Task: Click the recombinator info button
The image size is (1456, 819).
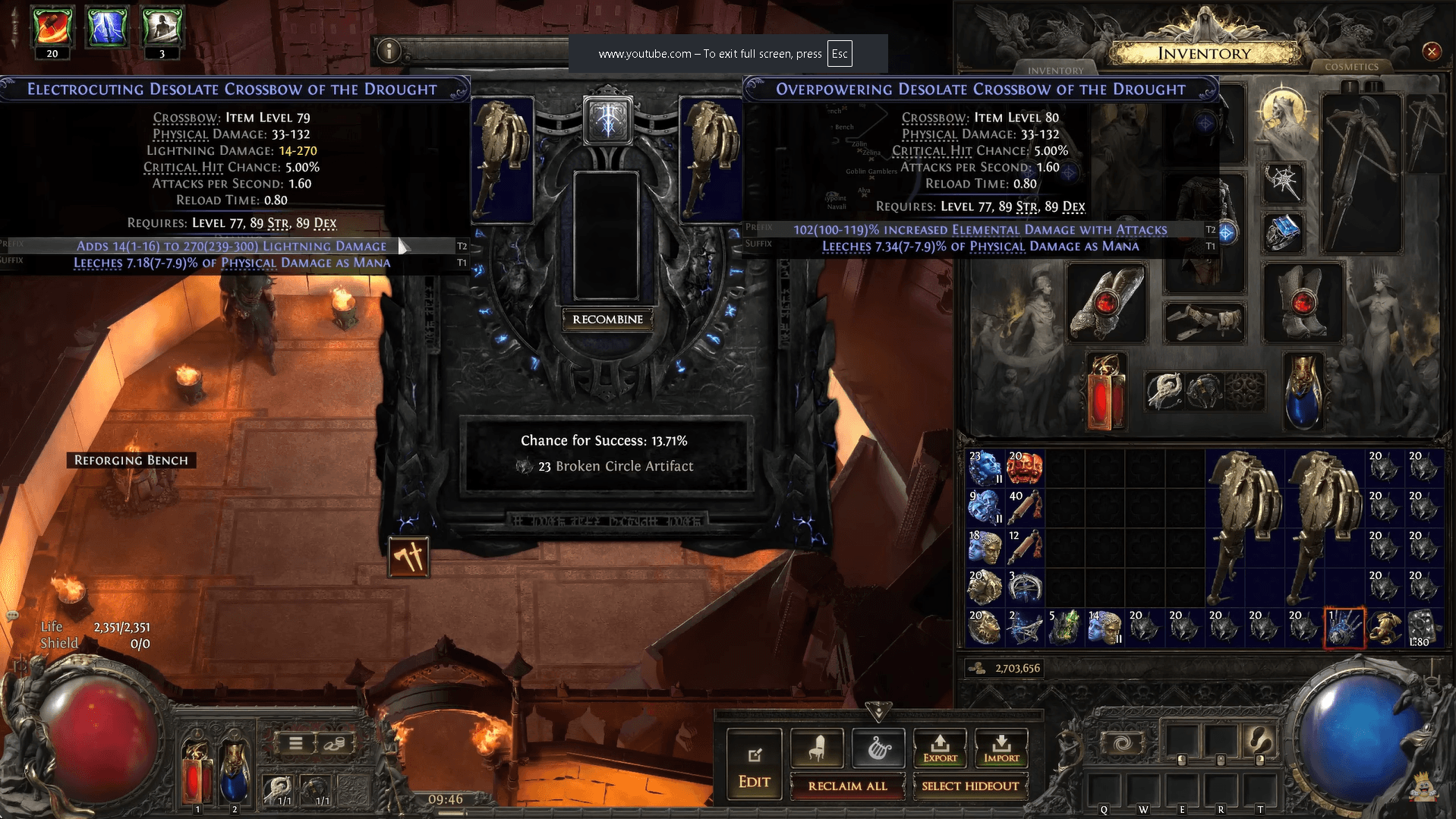Action: [x=389, y=51]
